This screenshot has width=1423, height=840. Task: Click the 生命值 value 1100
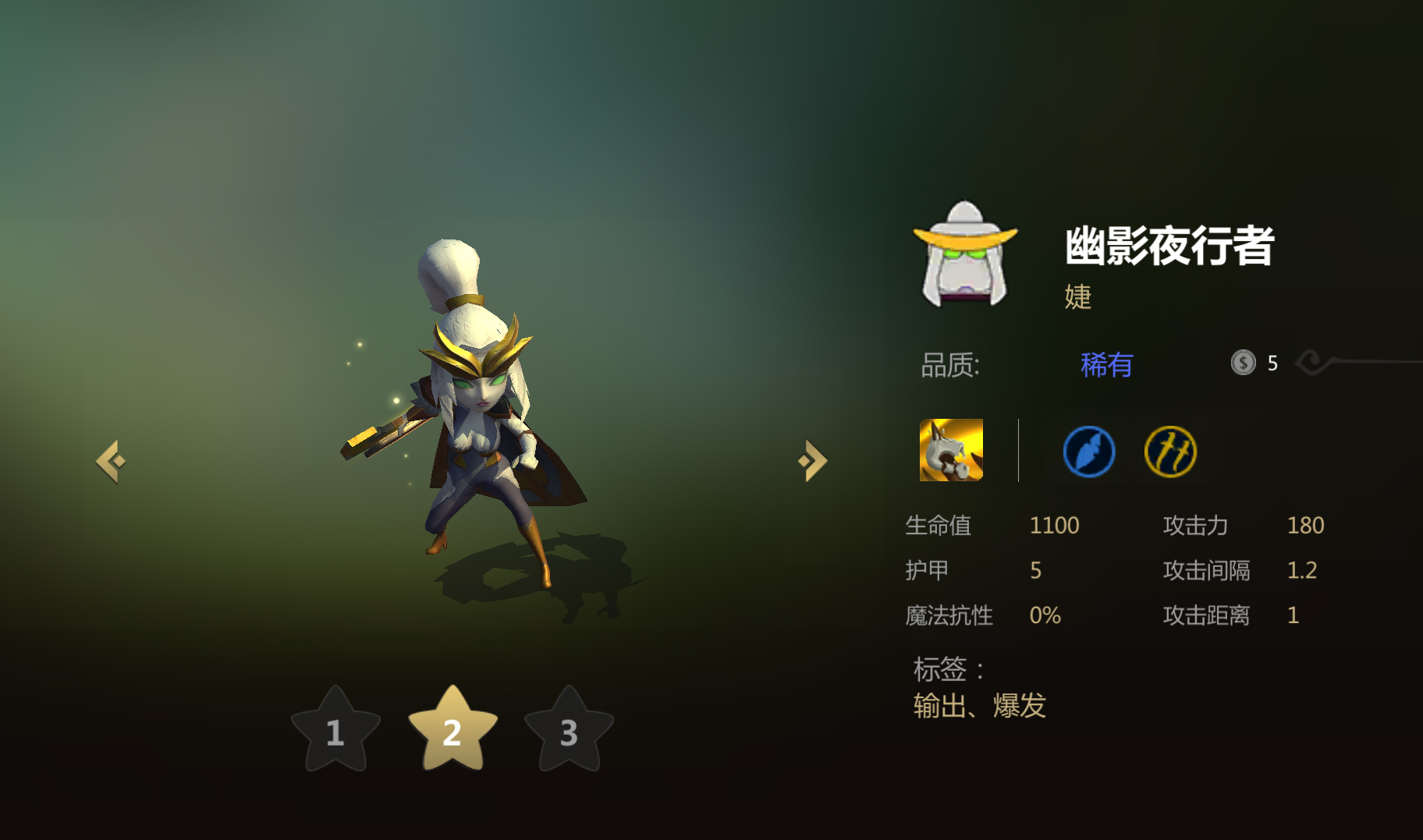(1054, 525)
